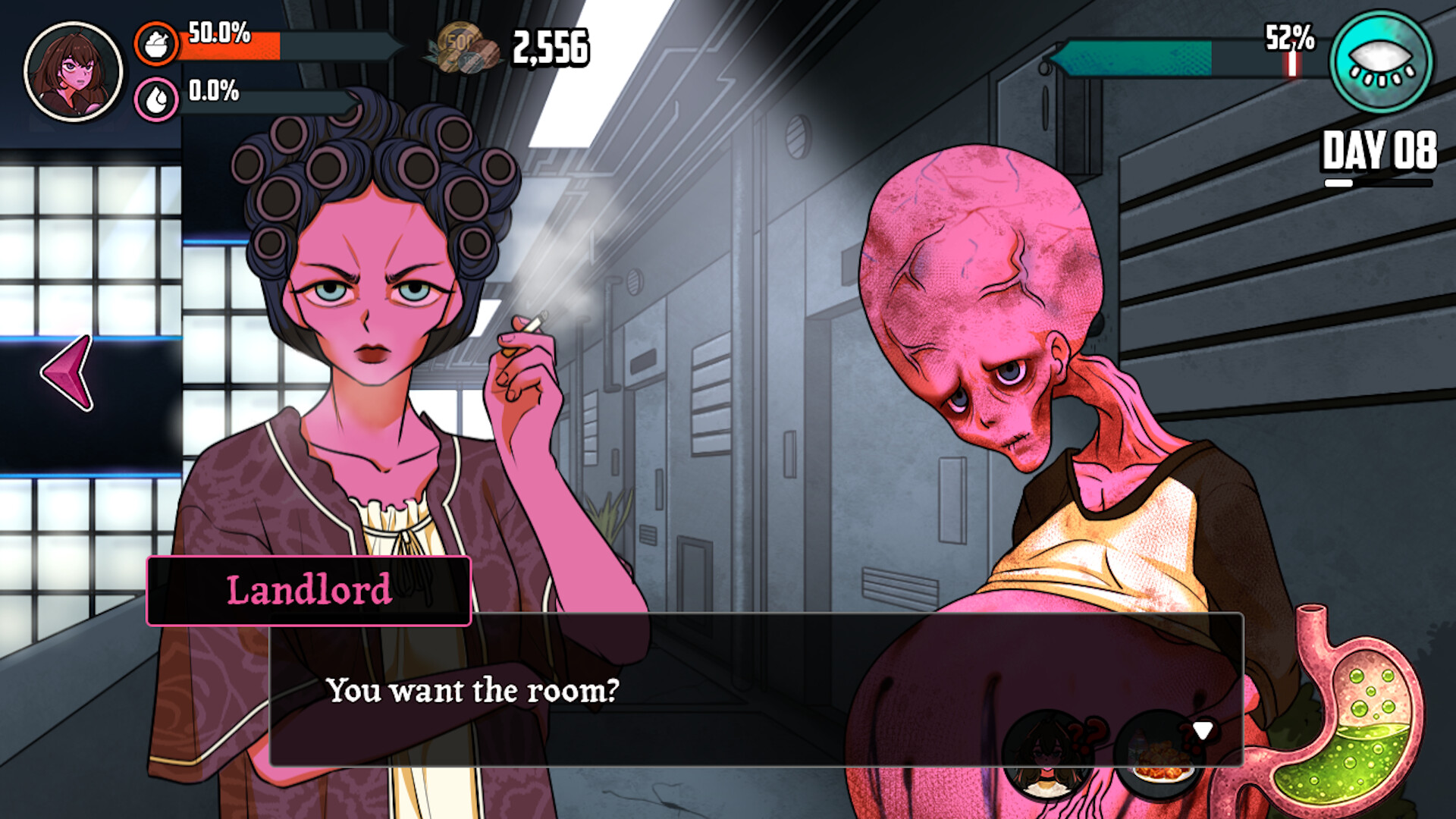Click the pink back arrow on the left edge
Viewport: 1456px width, 819px height.
[67, 373]
